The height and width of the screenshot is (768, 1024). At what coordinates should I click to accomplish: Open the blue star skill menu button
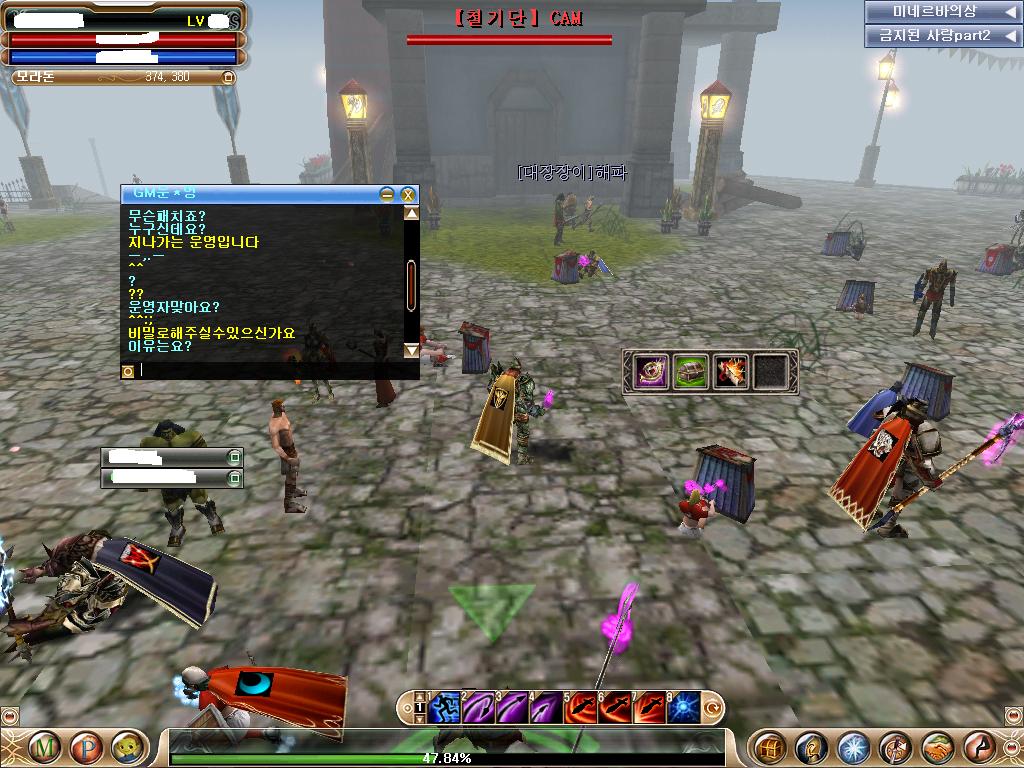coord(854,746)
